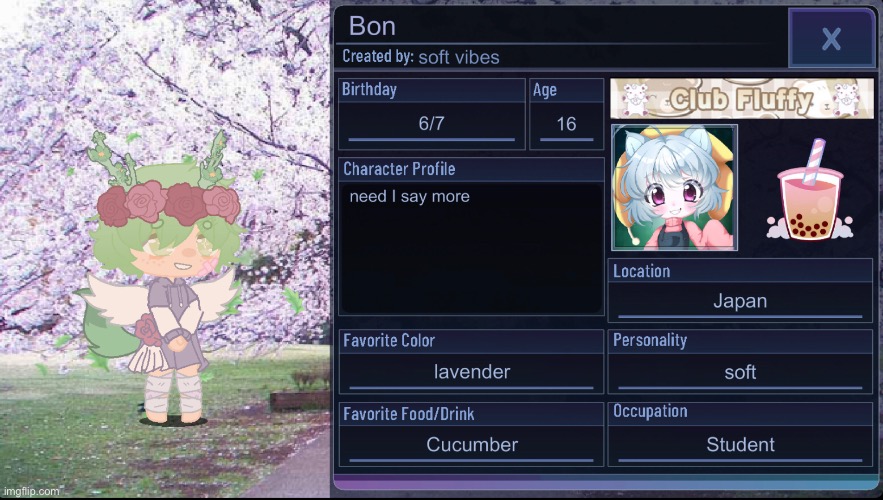Viewport: 883px width, 500px height.
Task: Close the Bon profile panel
Action: click(830, 39)
